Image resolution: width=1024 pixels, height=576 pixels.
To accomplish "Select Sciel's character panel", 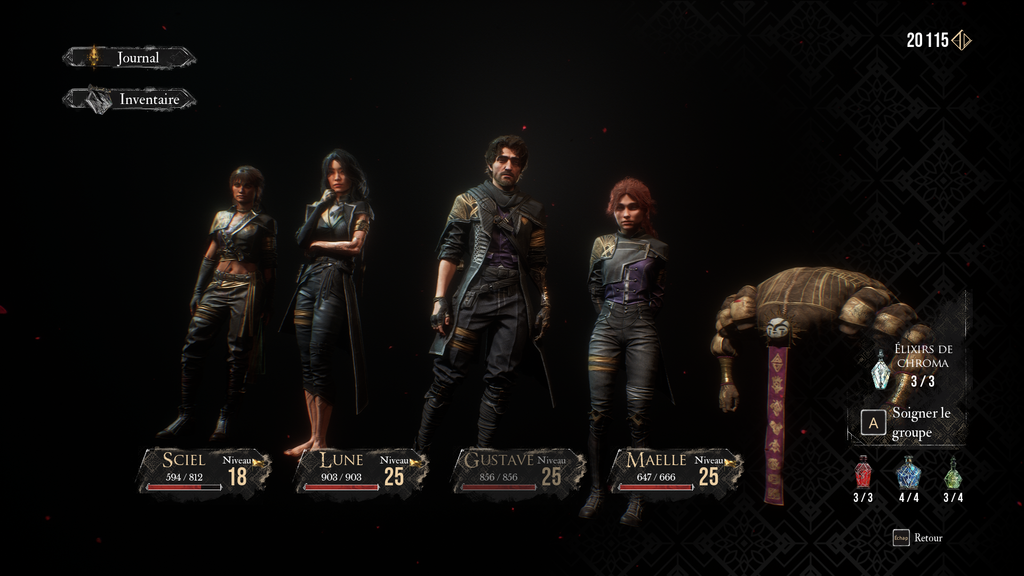I will (204, 470).
